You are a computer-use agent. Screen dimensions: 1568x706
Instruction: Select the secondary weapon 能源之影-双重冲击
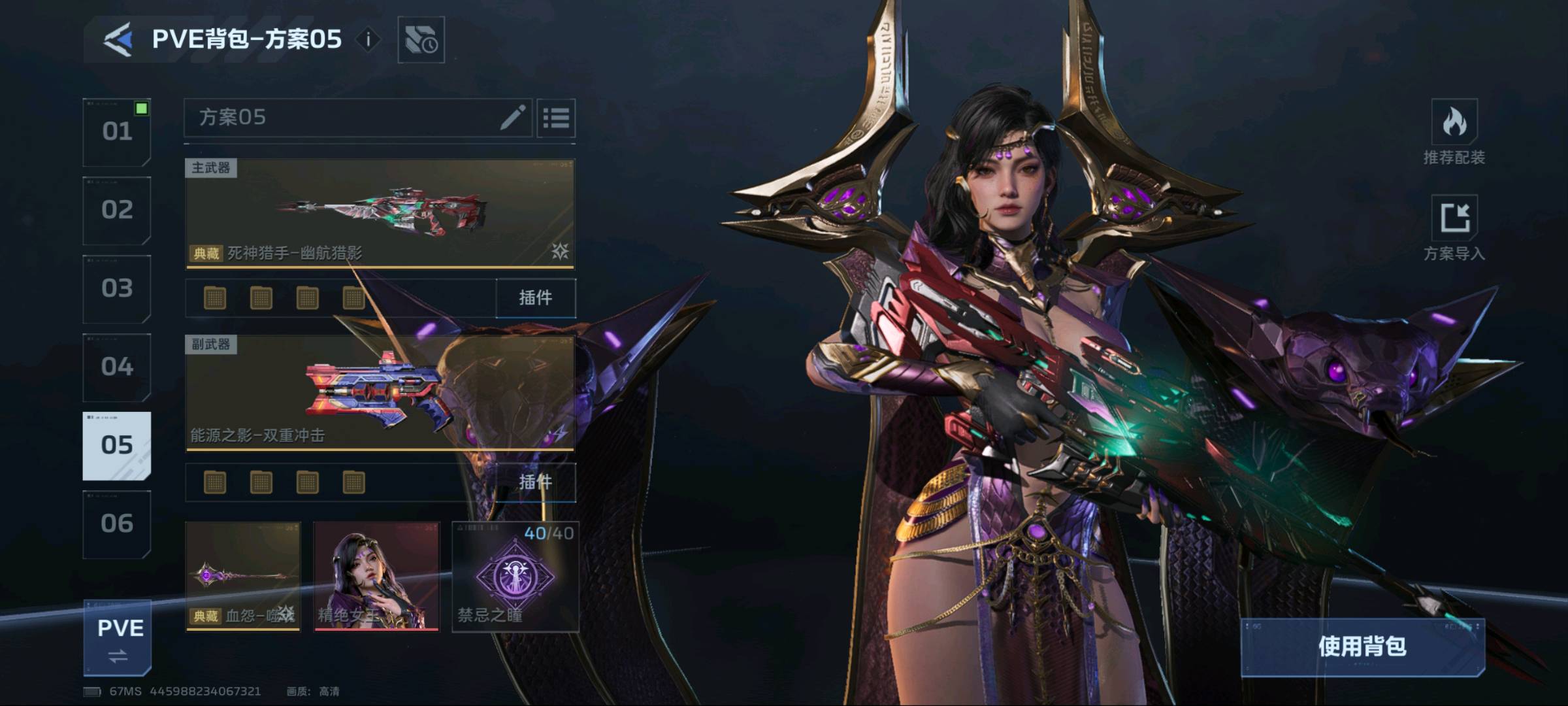pos(380,393)
